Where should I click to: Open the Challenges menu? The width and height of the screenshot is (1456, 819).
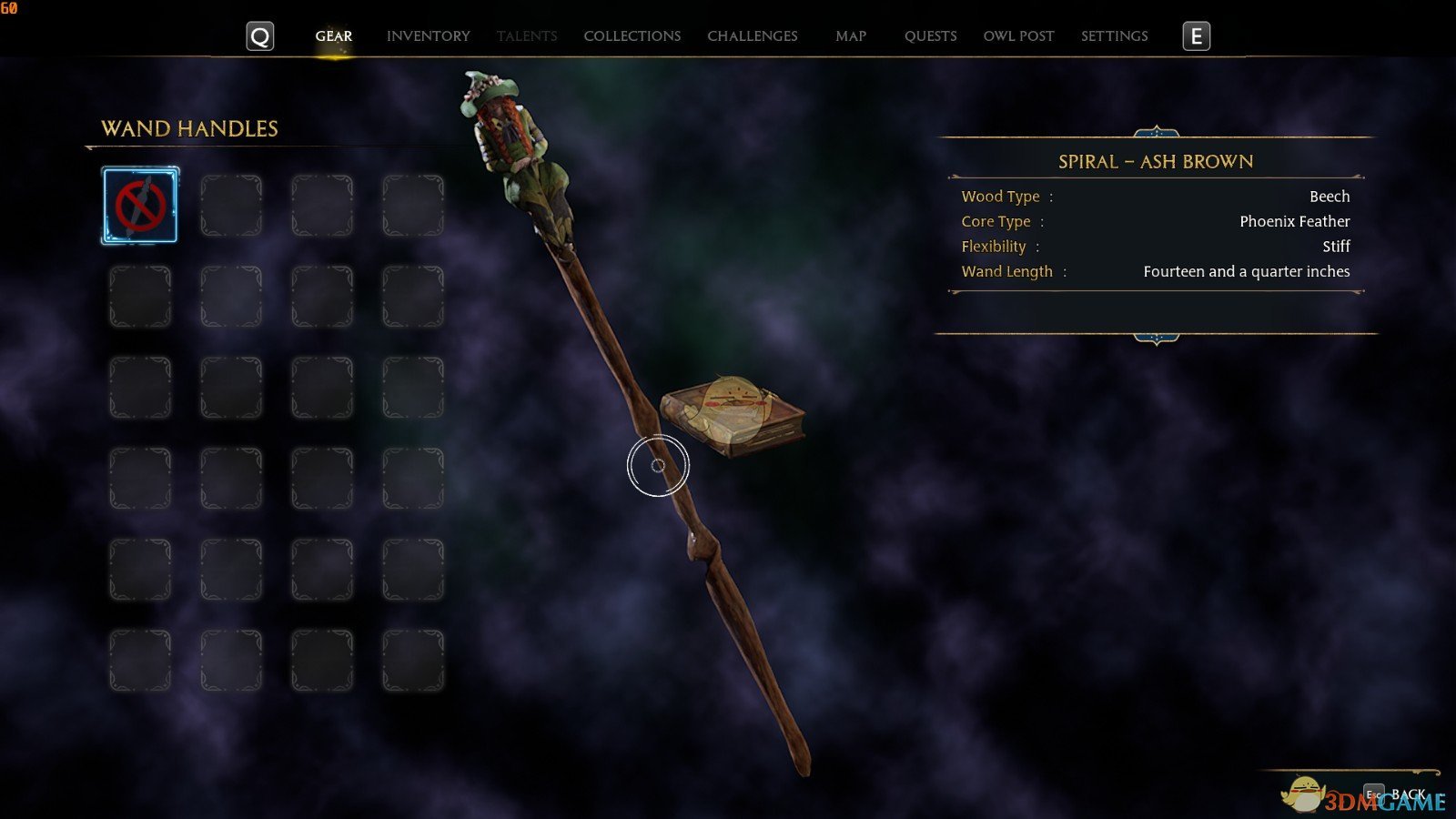(x=752, y=35)
